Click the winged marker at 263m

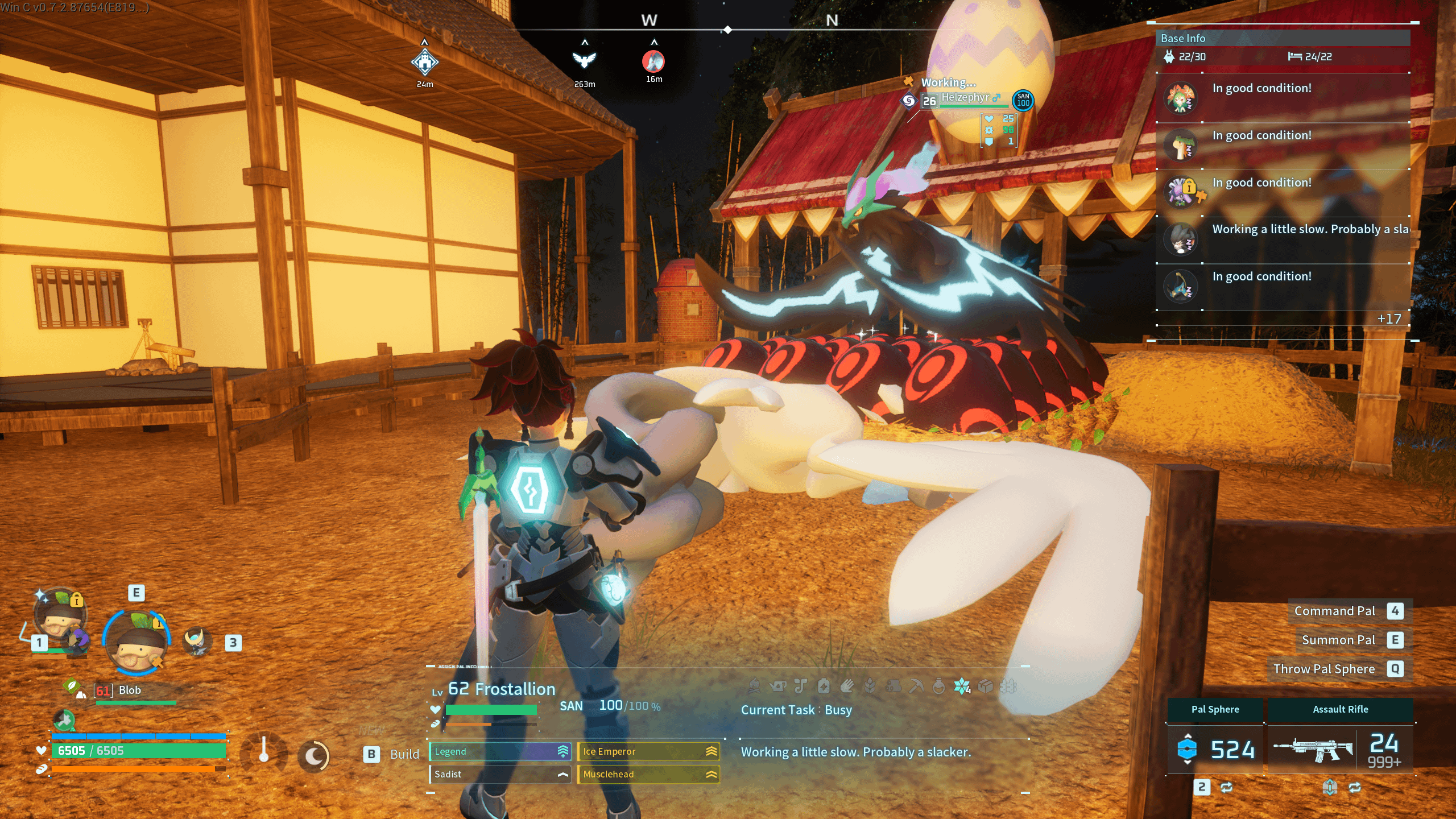pos(584,60)
